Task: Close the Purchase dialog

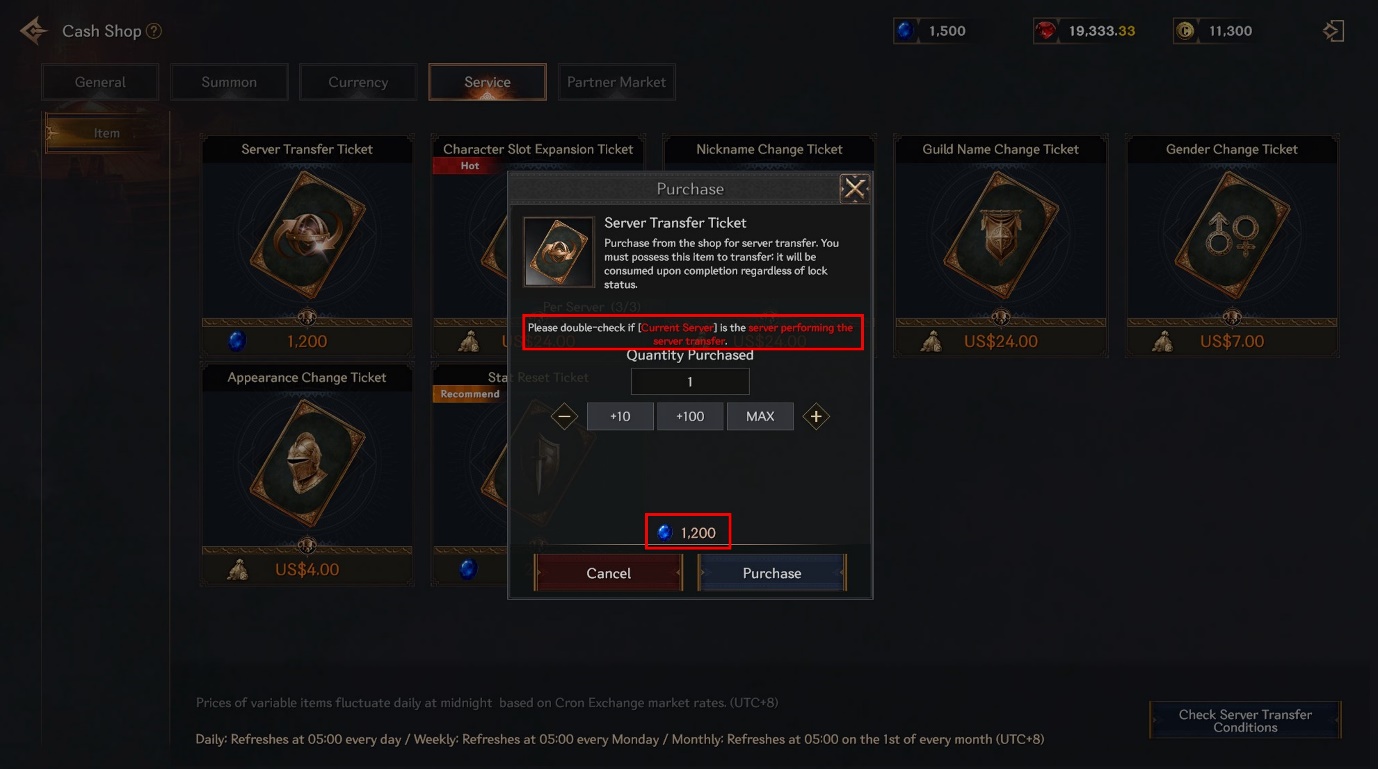Action: pos(853,188)
